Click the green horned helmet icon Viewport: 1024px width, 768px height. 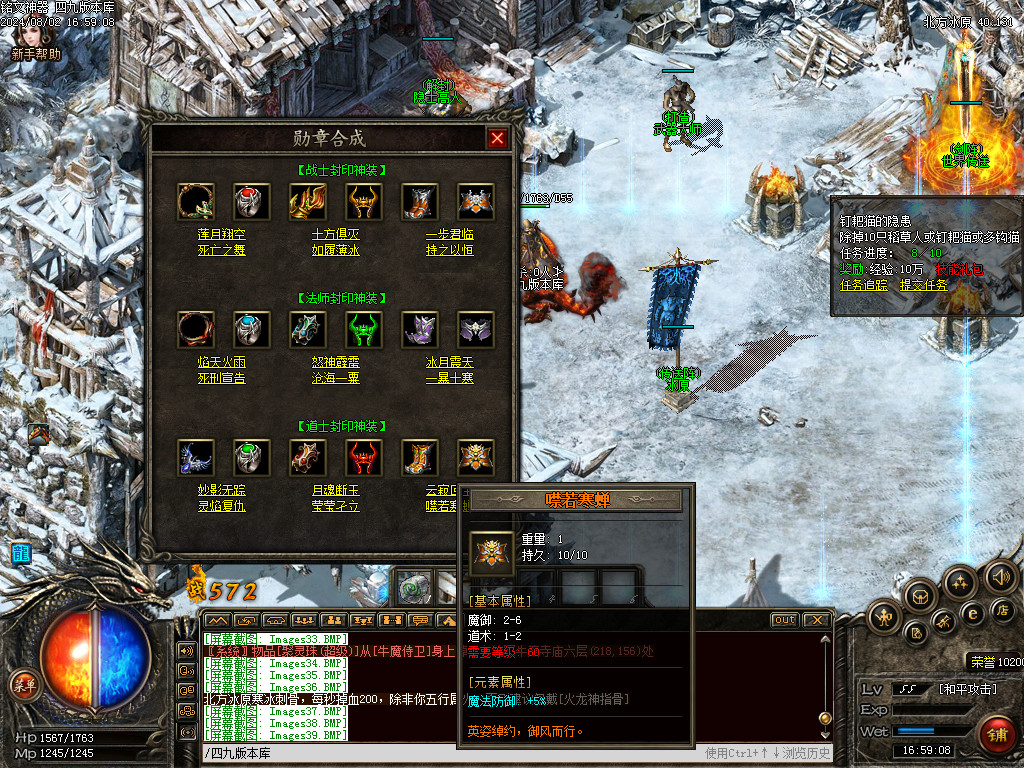[364, 329]
